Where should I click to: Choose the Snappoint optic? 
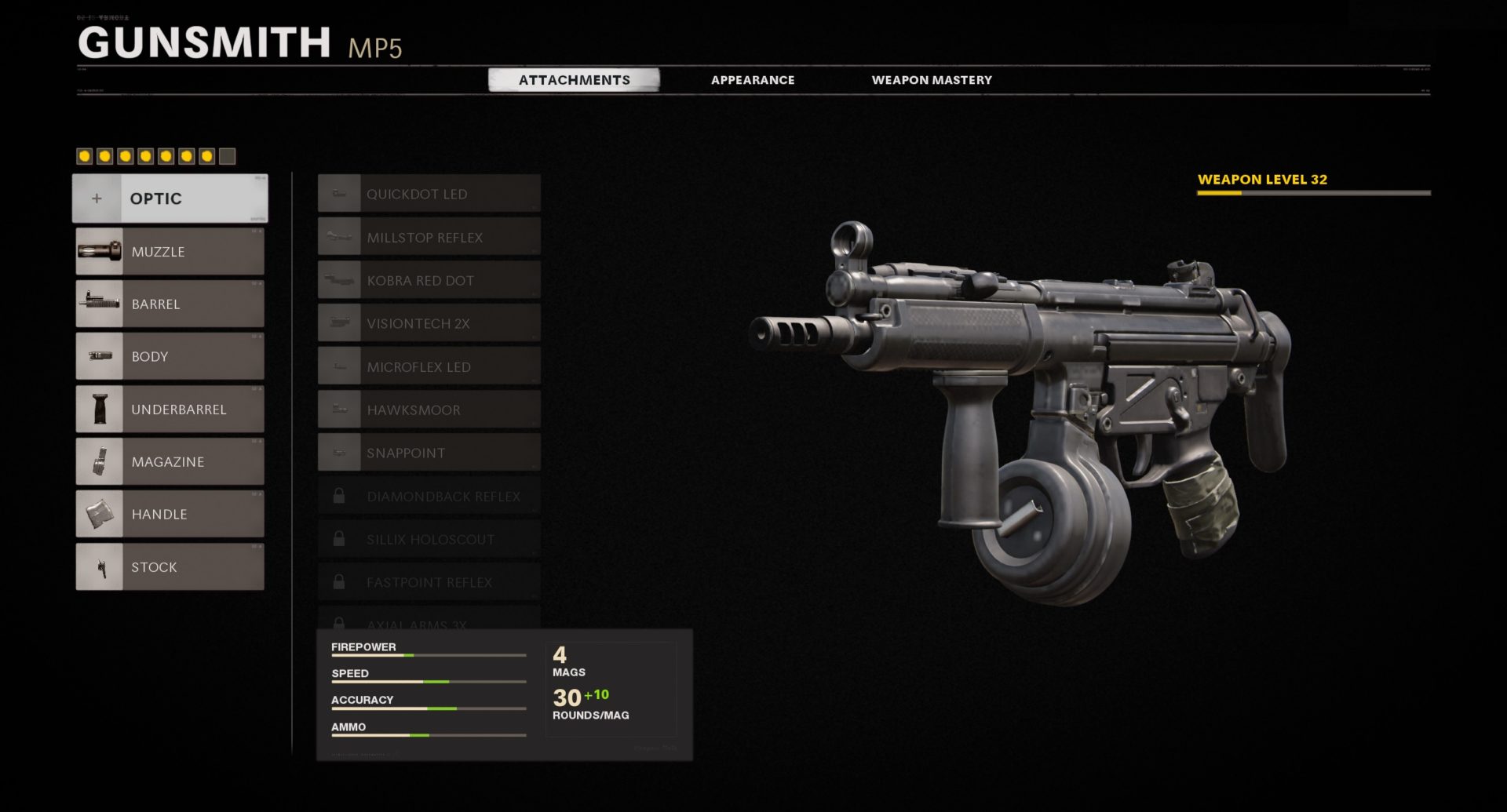coord(429,453)
